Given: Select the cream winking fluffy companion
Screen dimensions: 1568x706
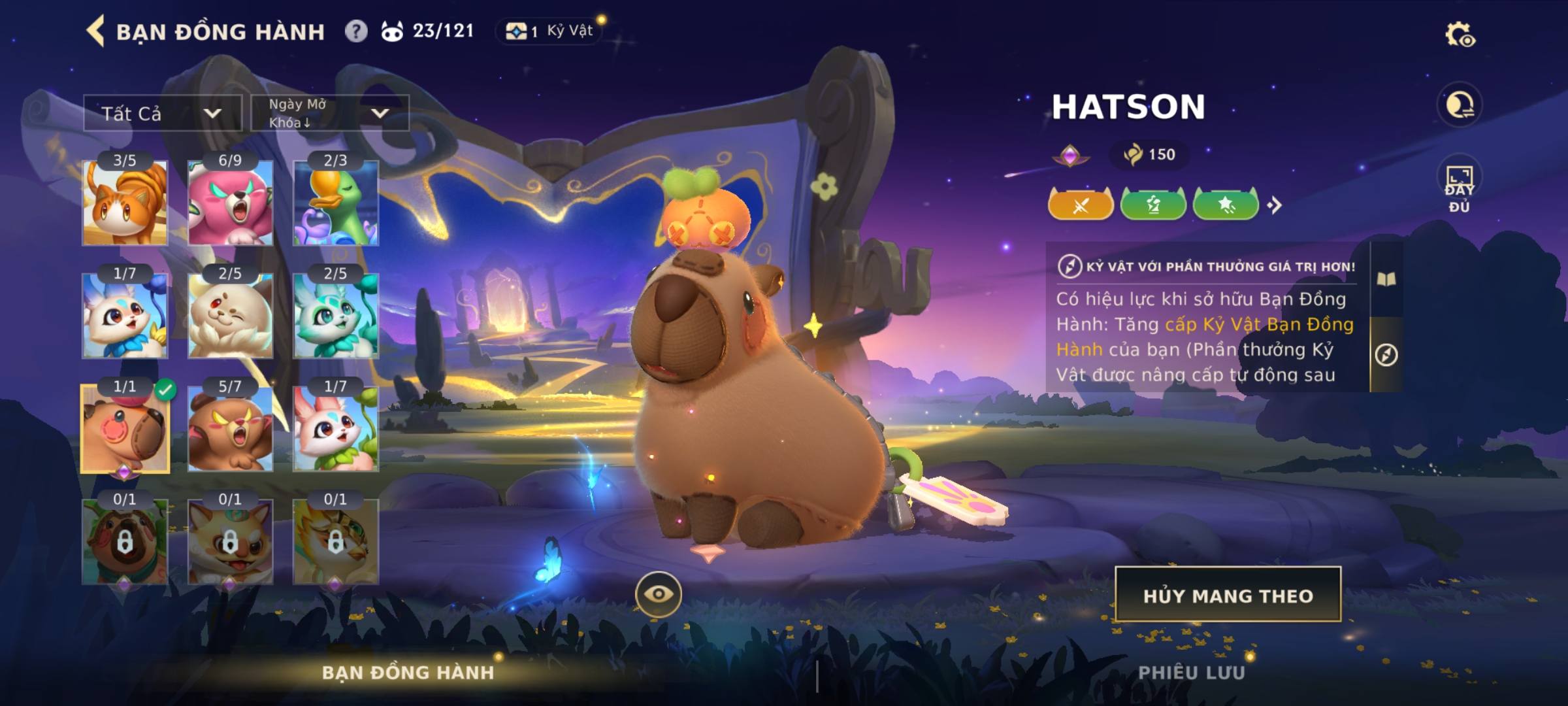Looking at the screenshot, I should click(x=230, y=316).
